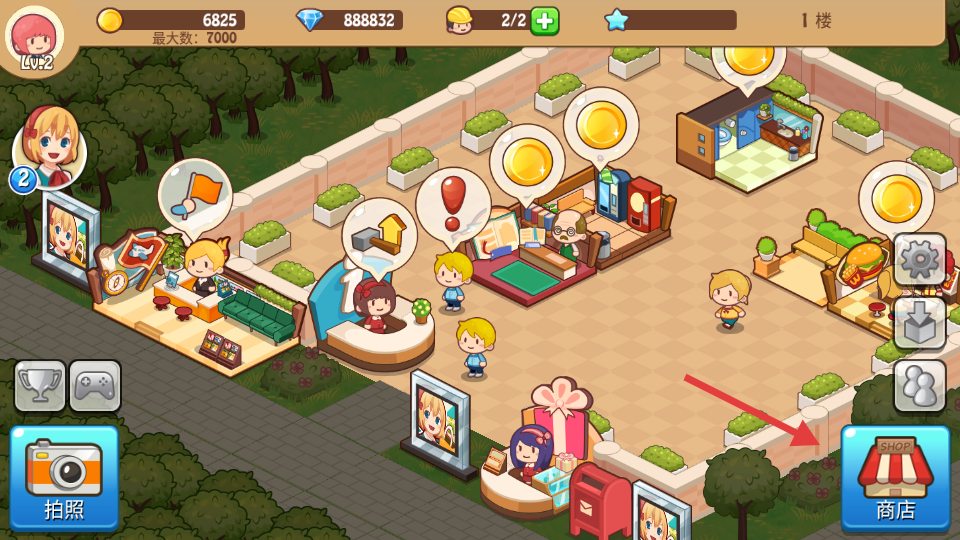
Task: Open the Lv.2 player avatar profile
Action: tap(35, 37)
